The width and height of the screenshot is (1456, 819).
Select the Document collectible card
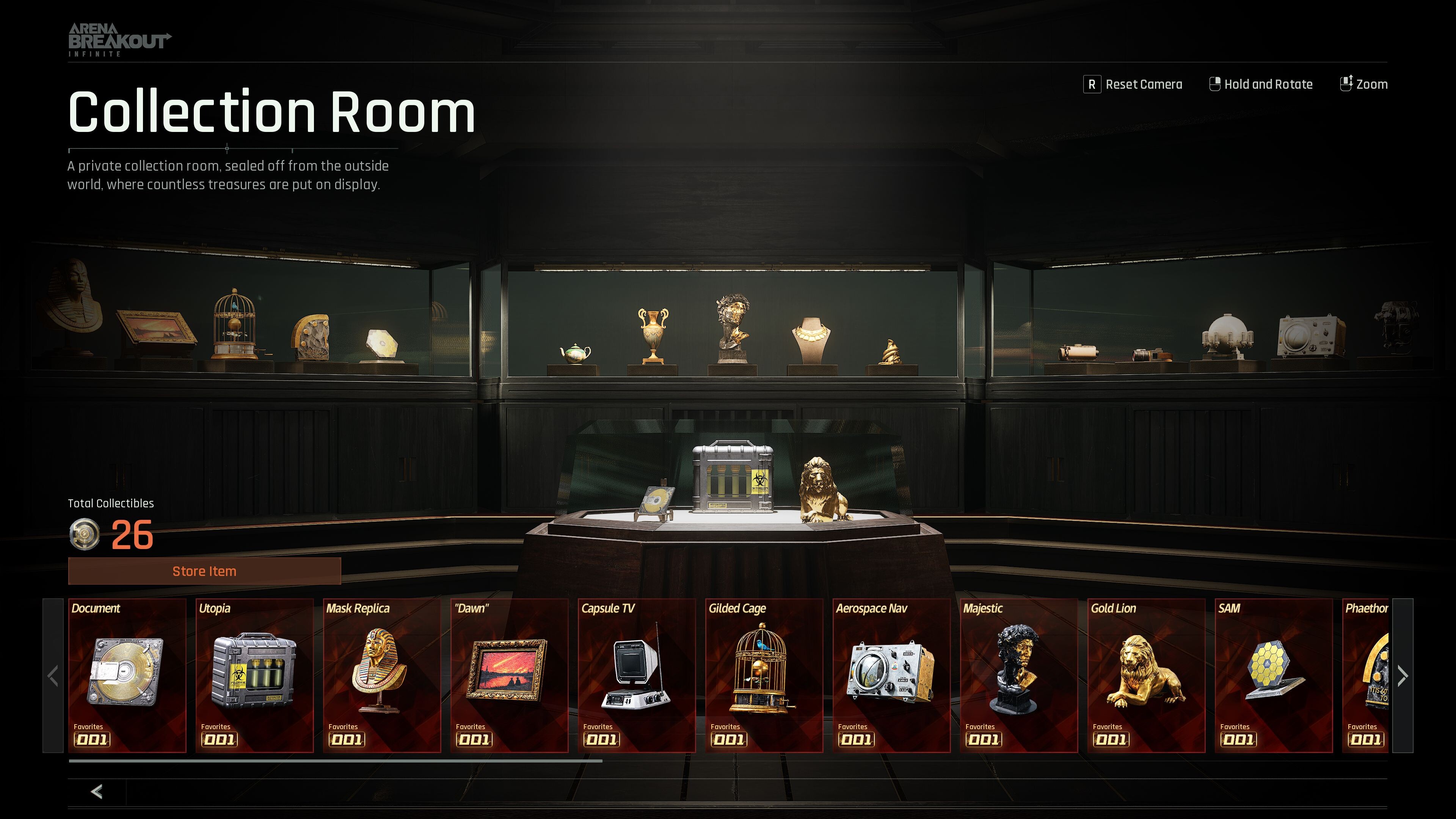pos(127,675)
